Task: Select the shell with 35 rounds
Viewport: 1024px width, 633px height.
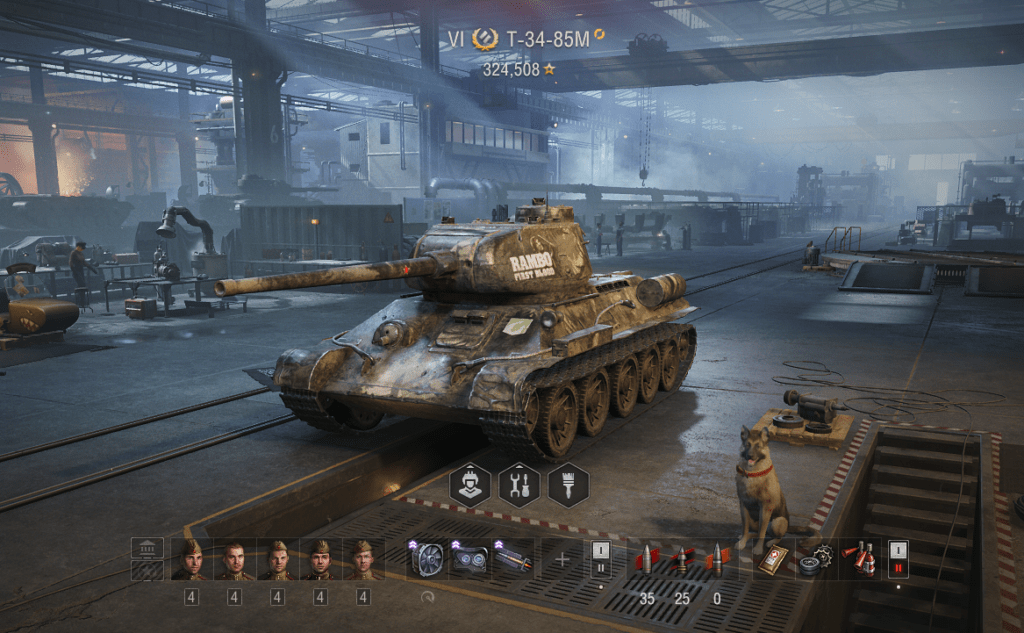Action: coord(646,559)
